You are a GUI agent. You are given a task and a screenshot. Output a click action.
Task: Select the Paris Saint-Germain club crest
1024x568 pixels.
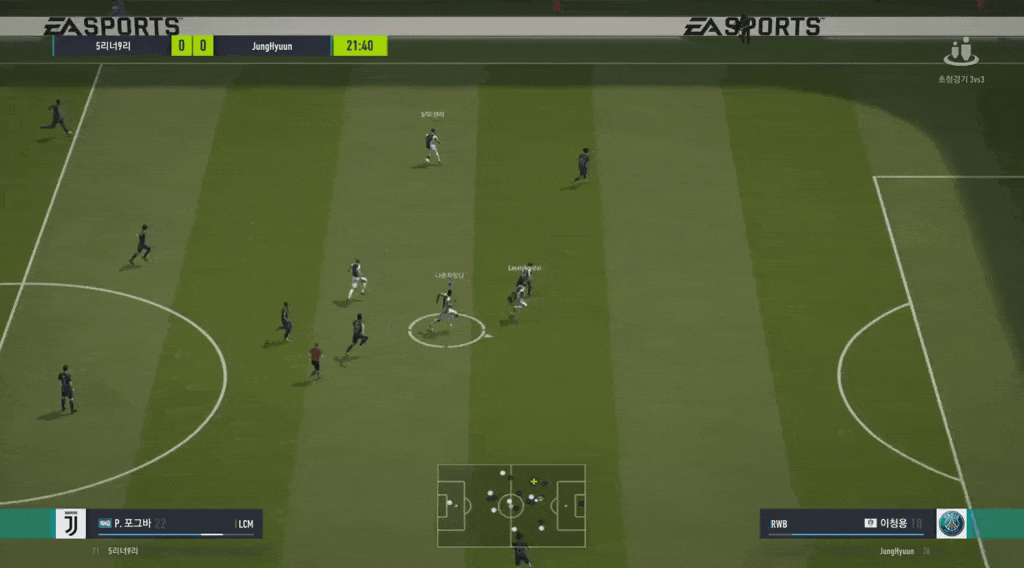pos(951,523)
